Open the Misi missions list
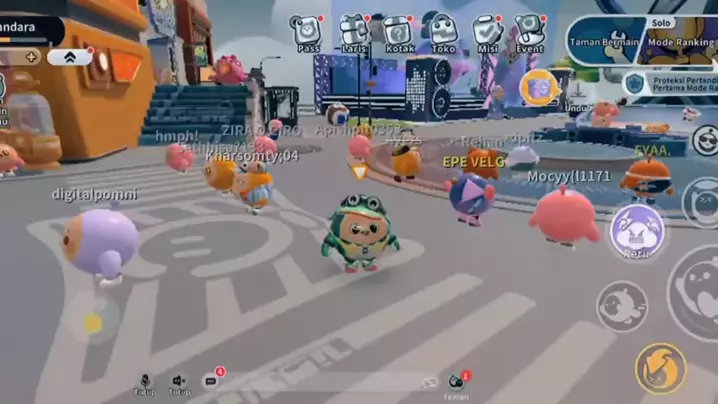The height and width of the screenshot is (404, 718). click(x=487, y=32)
